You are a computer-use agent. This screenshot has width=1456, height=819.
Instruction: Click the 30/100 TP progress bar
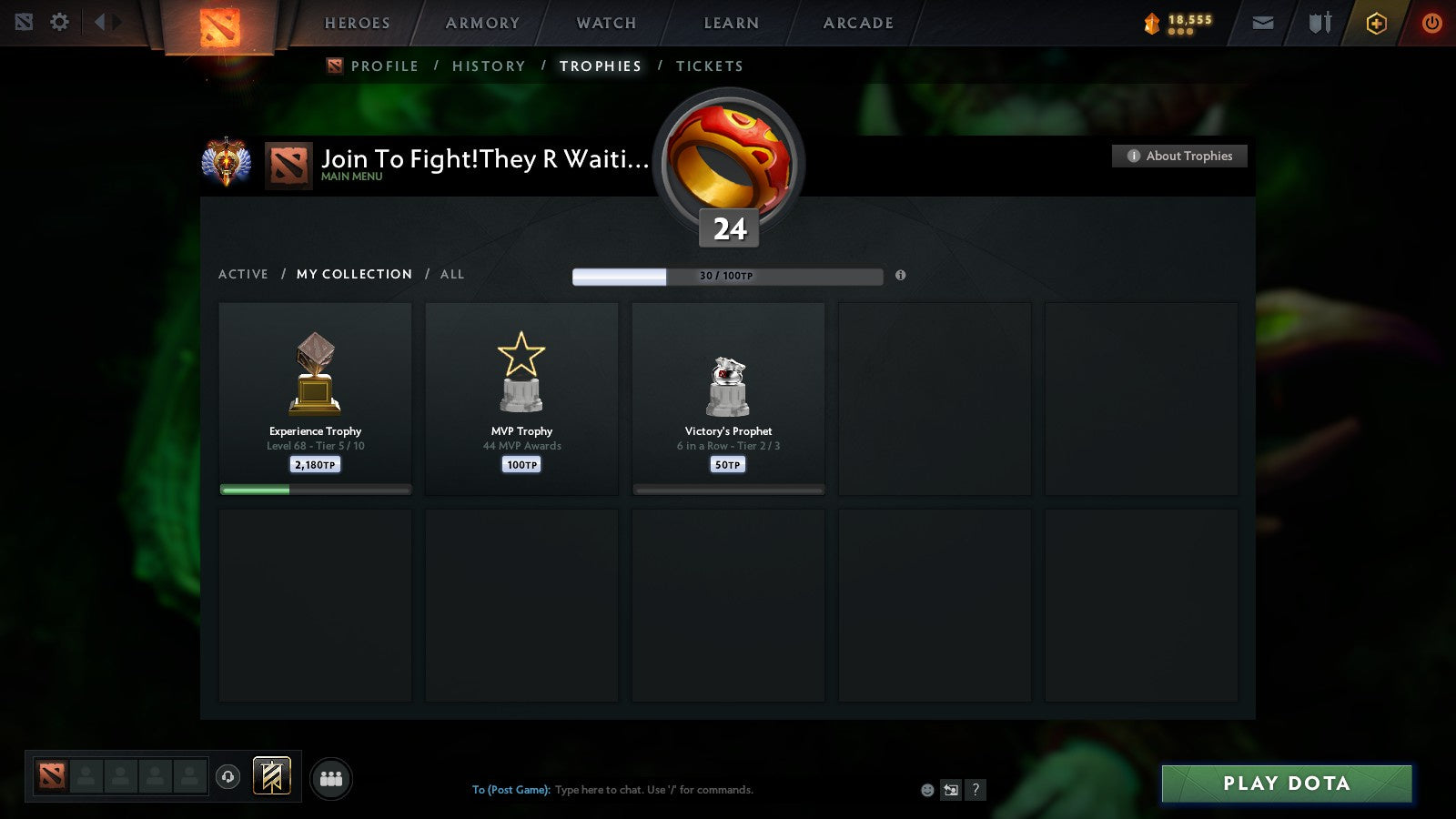[x=727, y=276]
